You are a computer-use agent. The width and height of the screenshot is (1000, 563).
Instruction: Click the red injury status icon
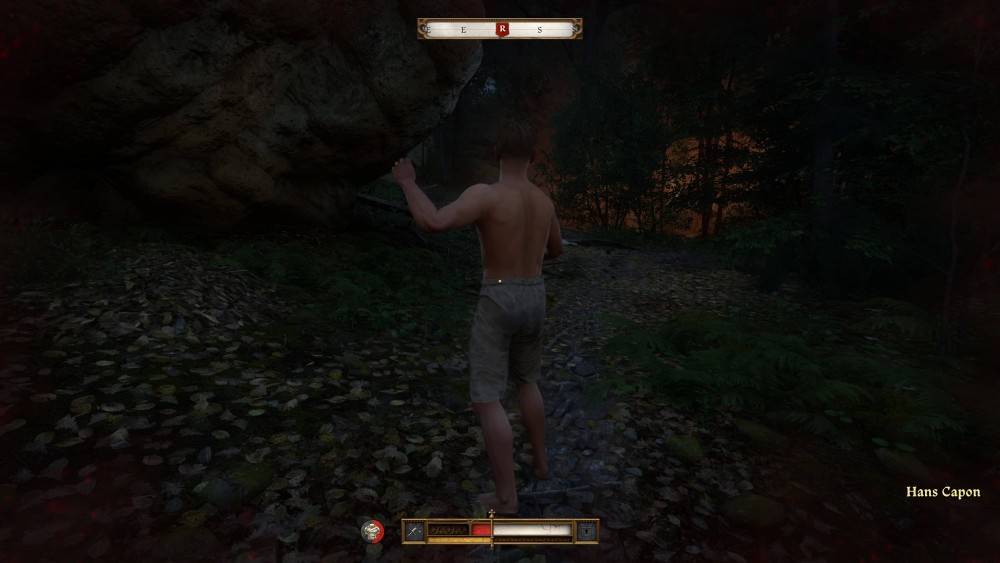click(373, 531)
